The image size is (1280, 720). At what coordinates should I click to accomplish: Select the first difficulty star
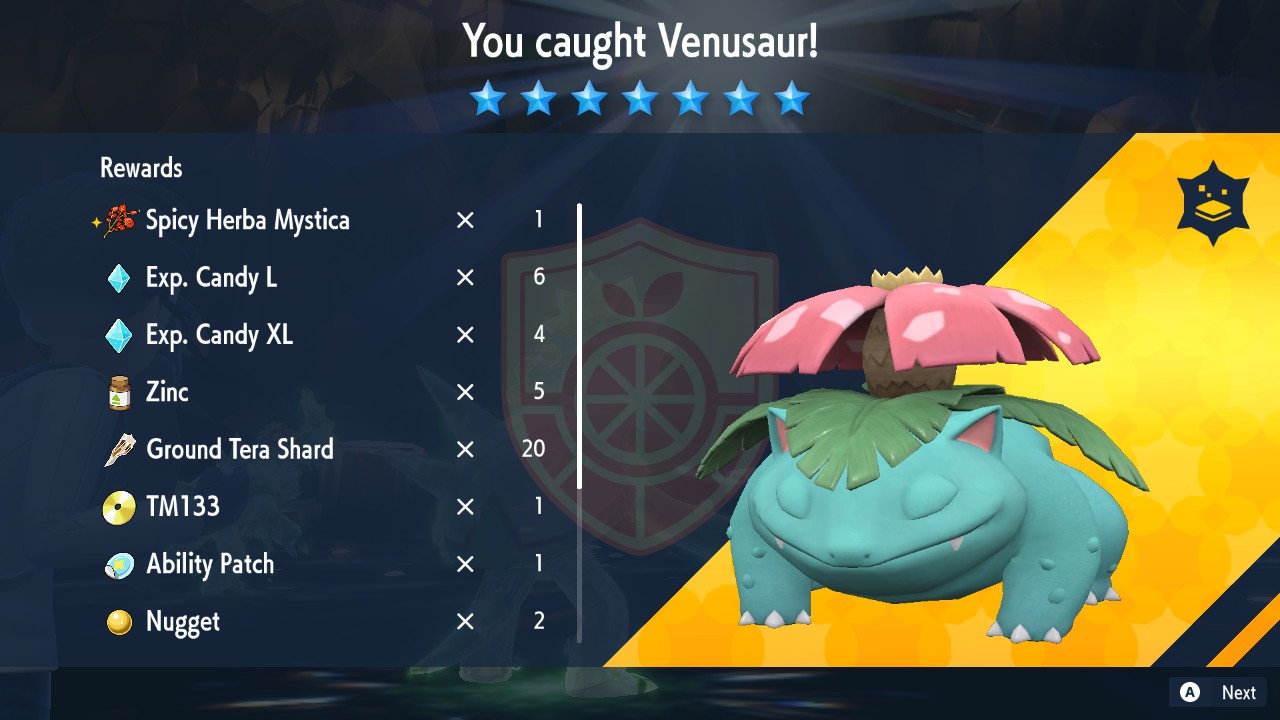[488, 98]
